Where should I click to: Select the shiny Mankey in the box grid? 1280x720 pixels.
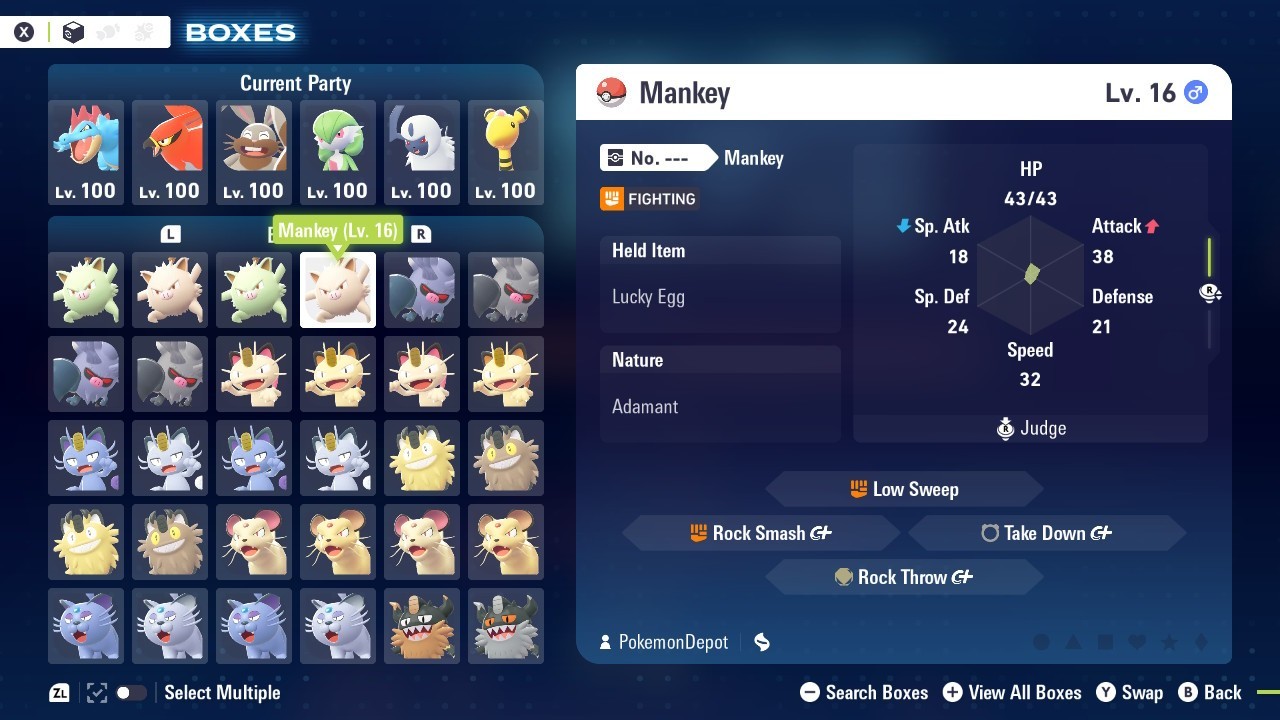(x=86, y=290)
